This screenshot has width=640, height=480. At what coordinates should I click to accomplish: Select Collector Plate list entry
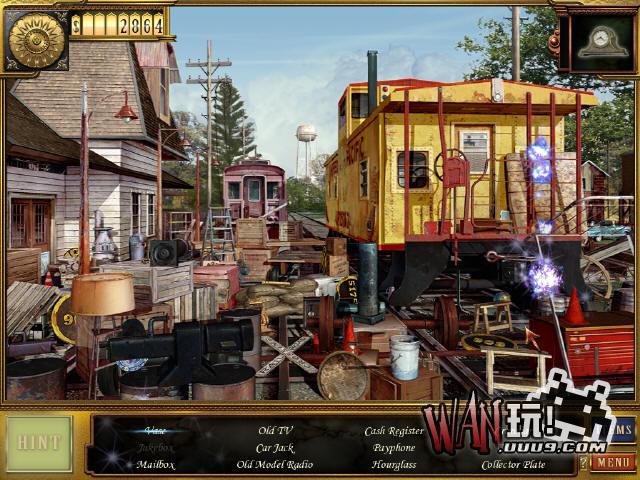tap(514, 464)
